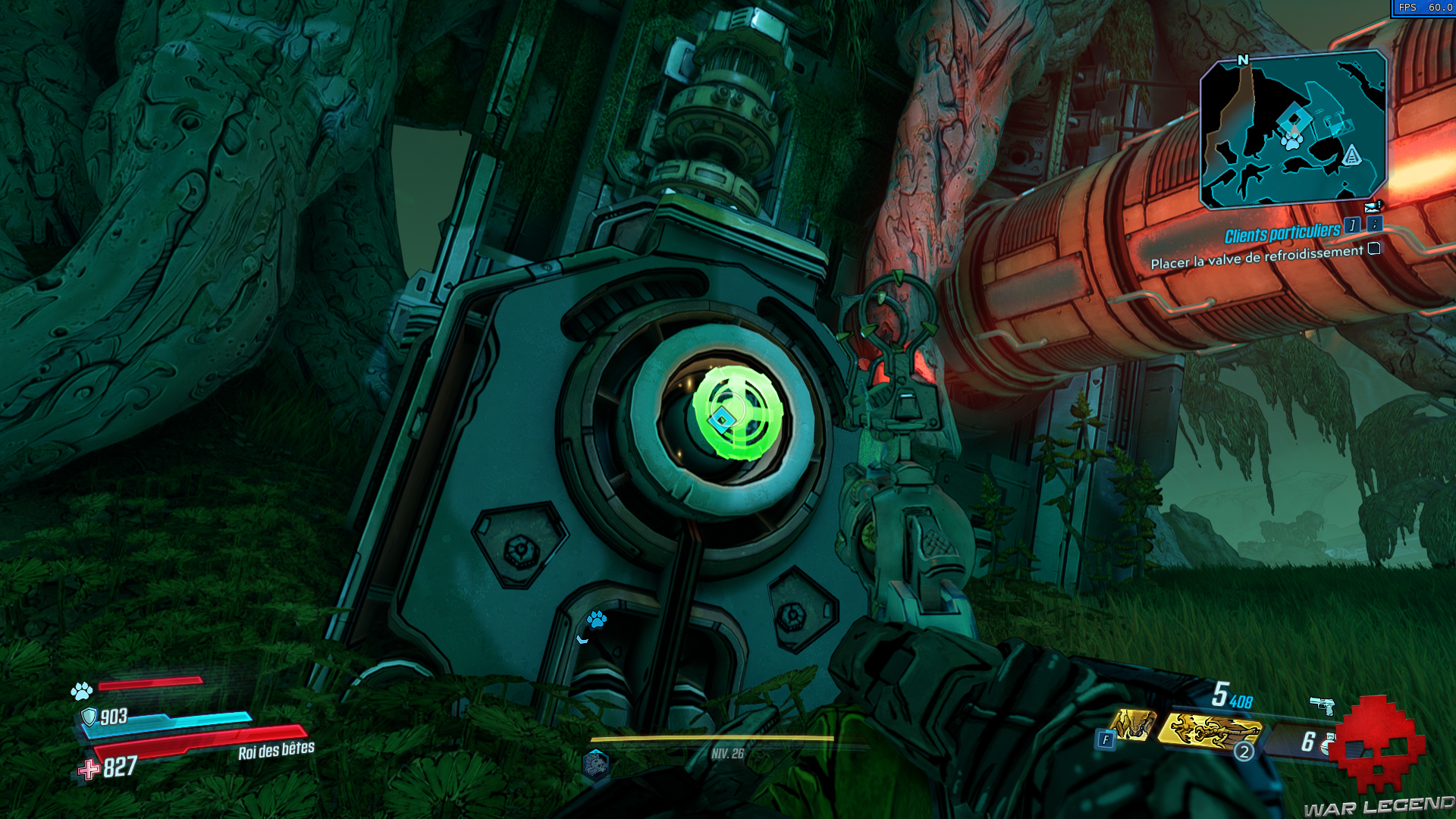Click the N compass marker on the minimap
Screen dimensions: 1456x819
(1241, 60)
